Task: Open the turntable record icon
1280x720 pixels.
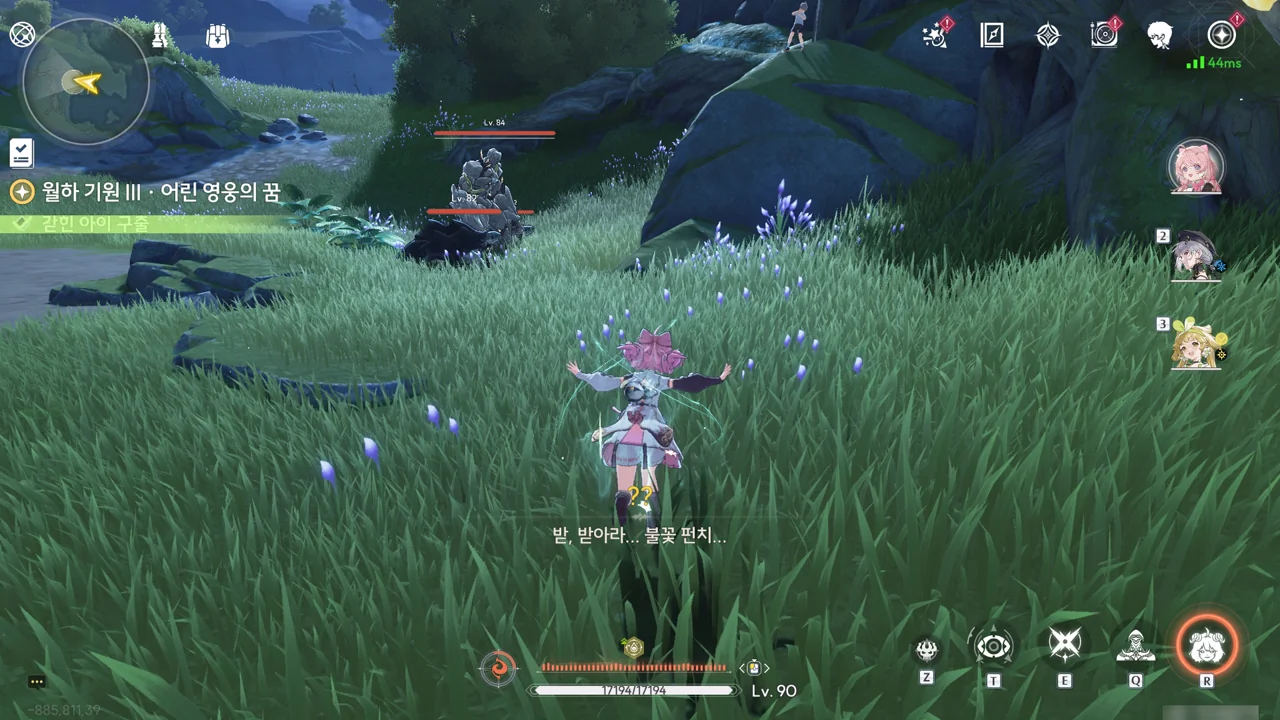Action: (1104, 36)
